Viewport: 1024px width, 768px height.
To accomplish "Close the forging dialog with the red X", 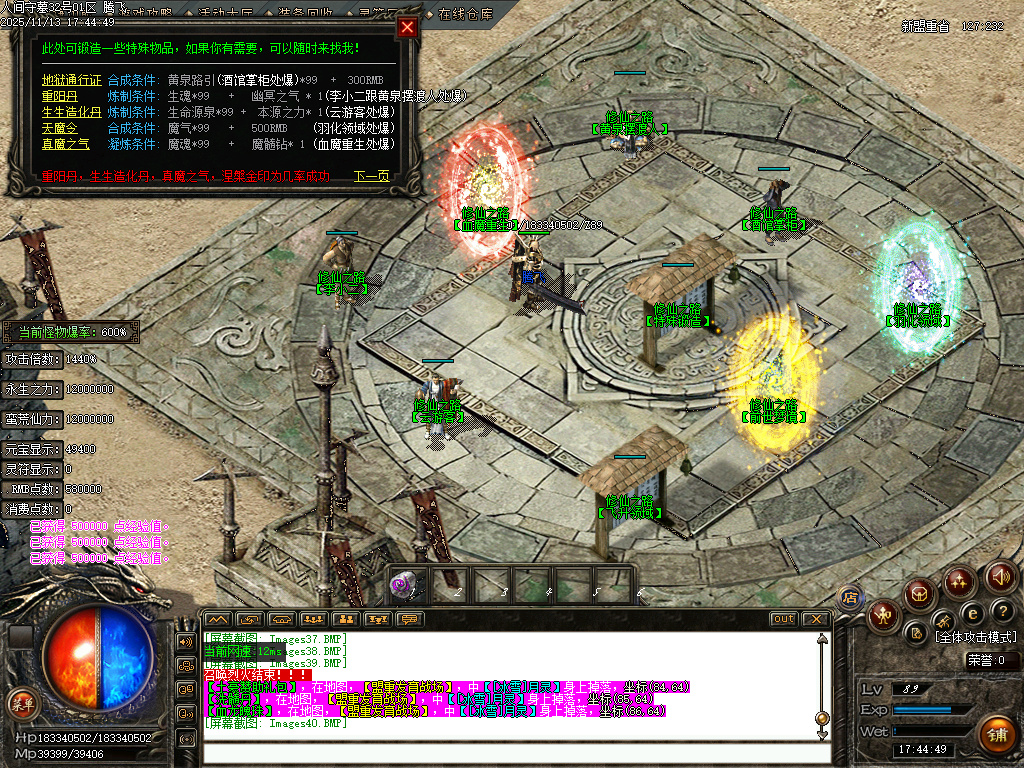I will pyautogui.click(x=407, y=28).
